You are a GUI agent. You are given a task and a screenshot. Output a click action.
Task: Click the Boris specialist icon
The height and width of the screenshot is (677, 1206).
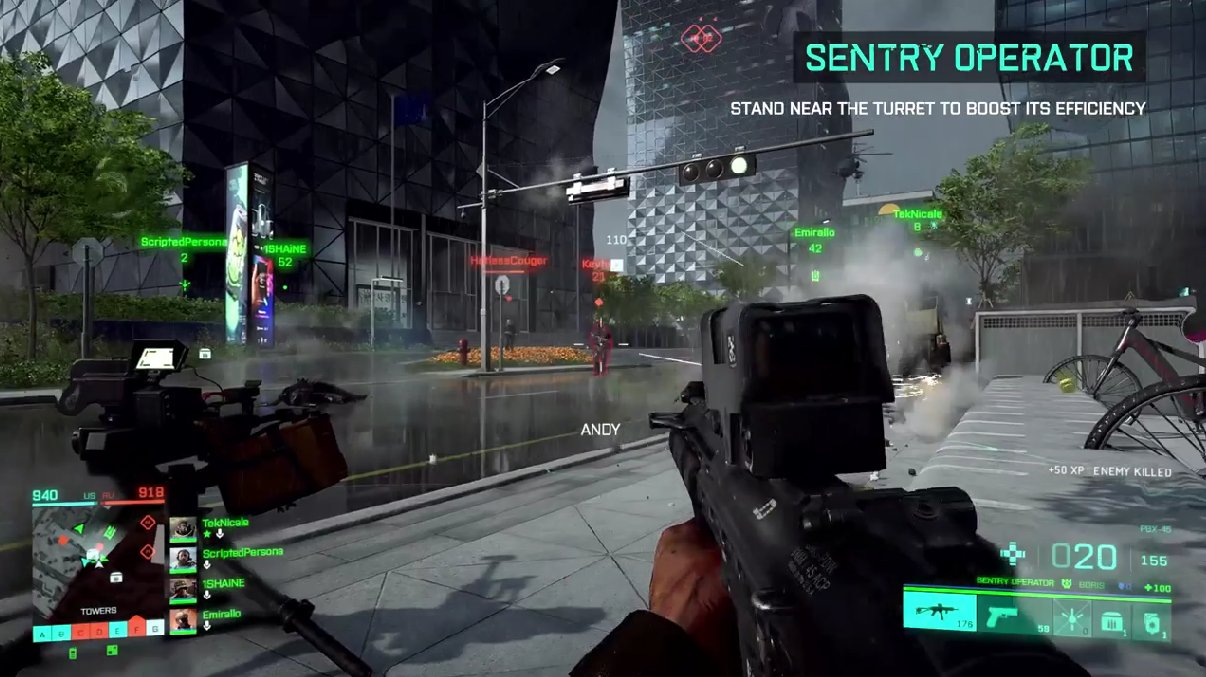tap(1068, 582)
